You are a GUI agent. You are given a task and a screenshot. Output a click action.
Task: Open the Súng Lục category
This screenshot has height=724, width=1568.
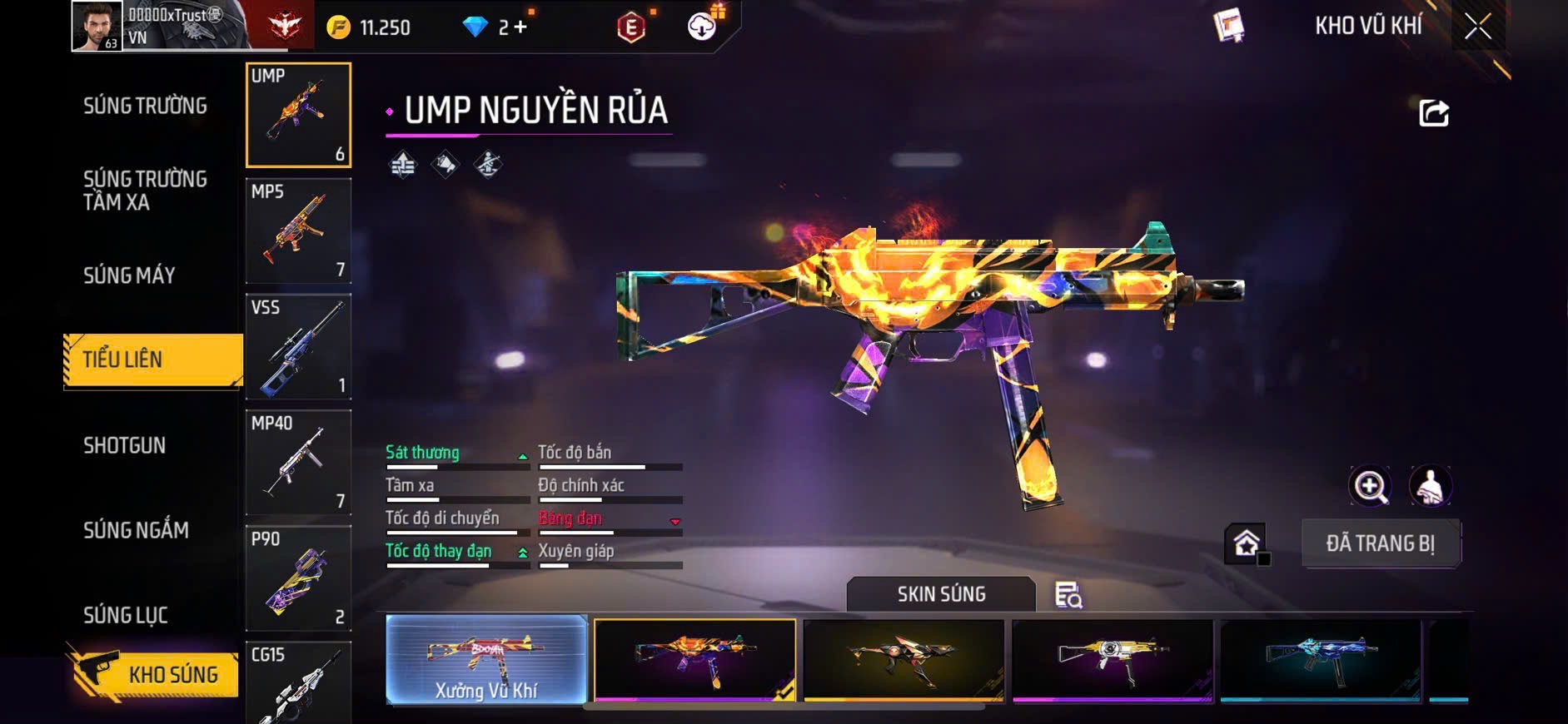pos(126,615)
